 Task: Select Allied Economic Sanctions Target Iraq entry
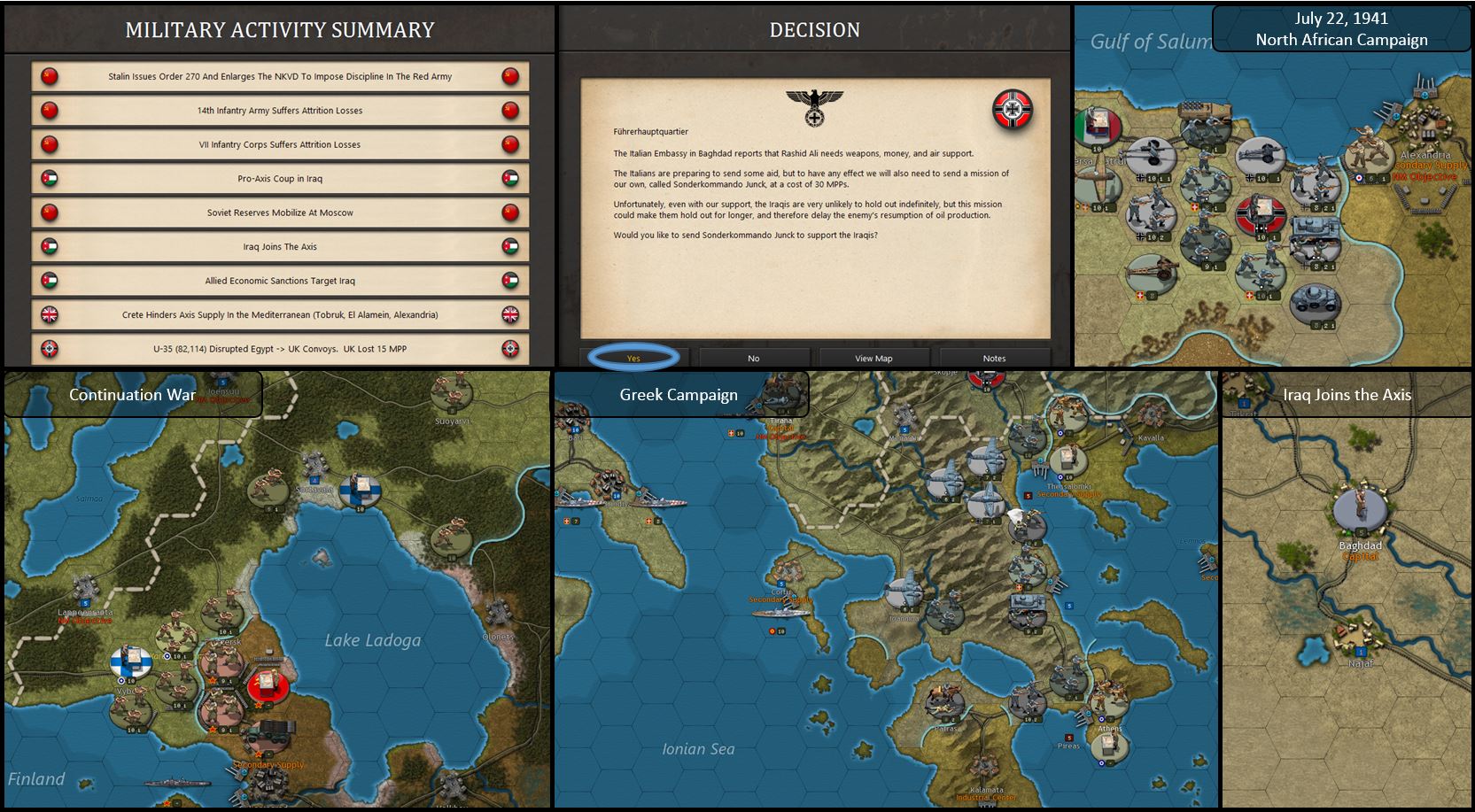(x=280, y=281)
